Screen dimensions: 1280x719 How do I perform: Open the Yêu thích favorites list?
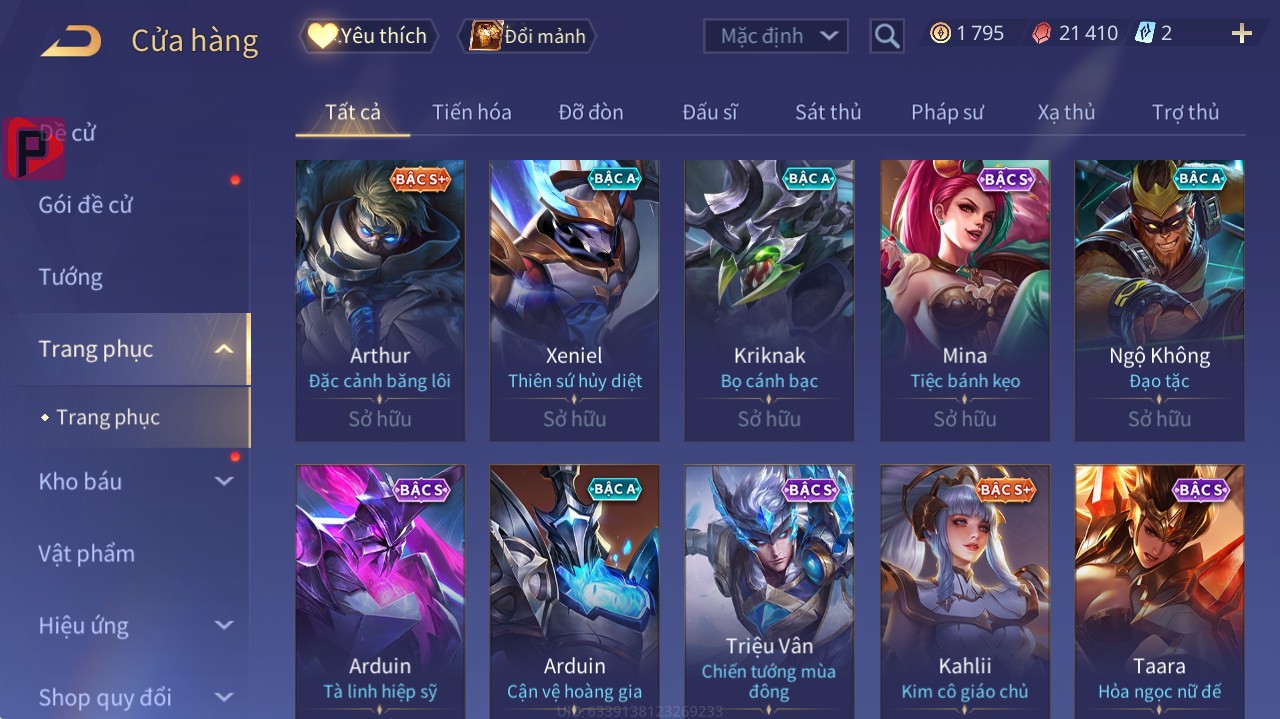pyautogui.click(x=369, y=36)
